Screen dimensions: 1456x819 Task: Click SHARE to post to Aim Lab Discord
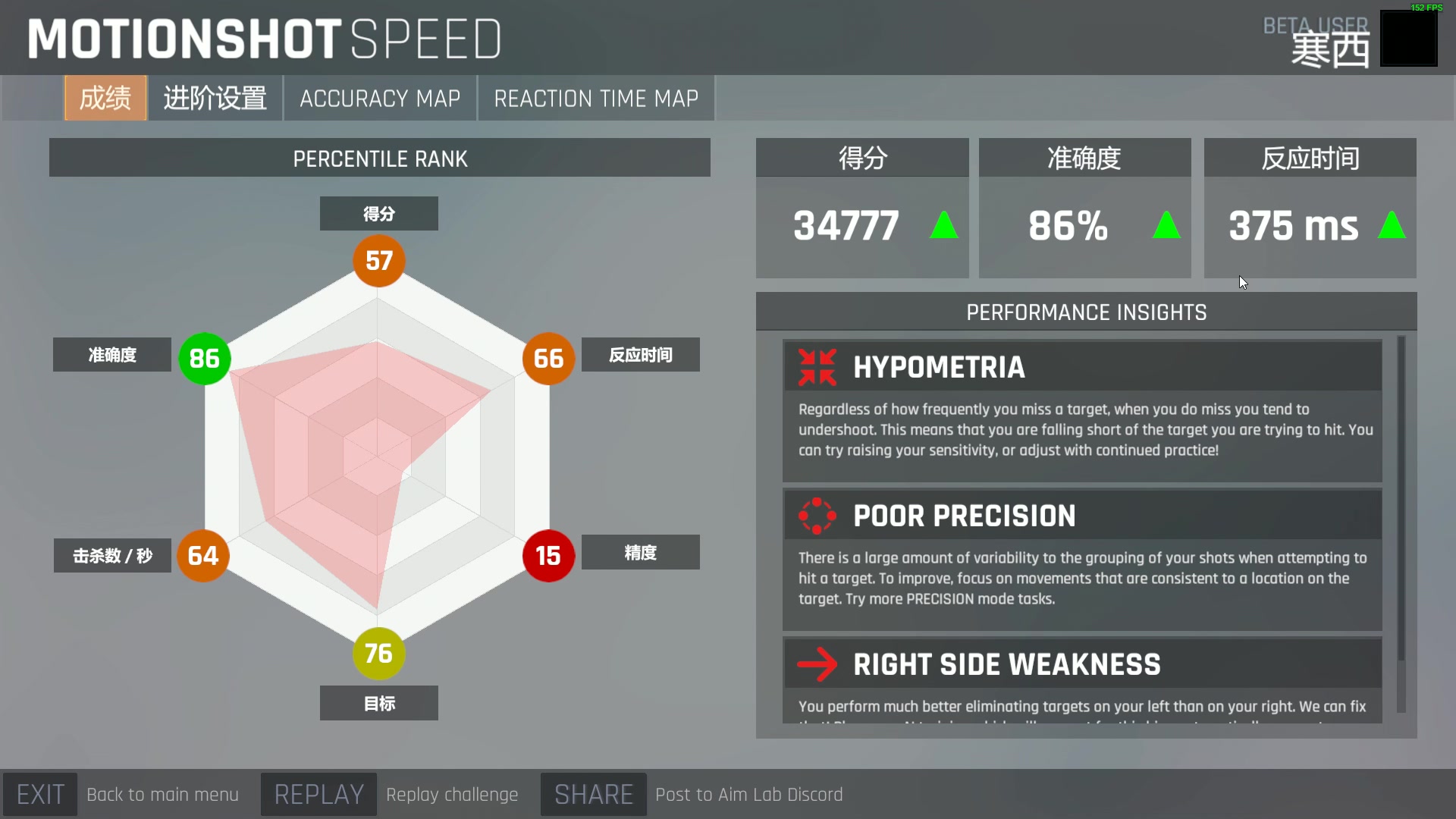pyautogui.click(x=592, y=794)
